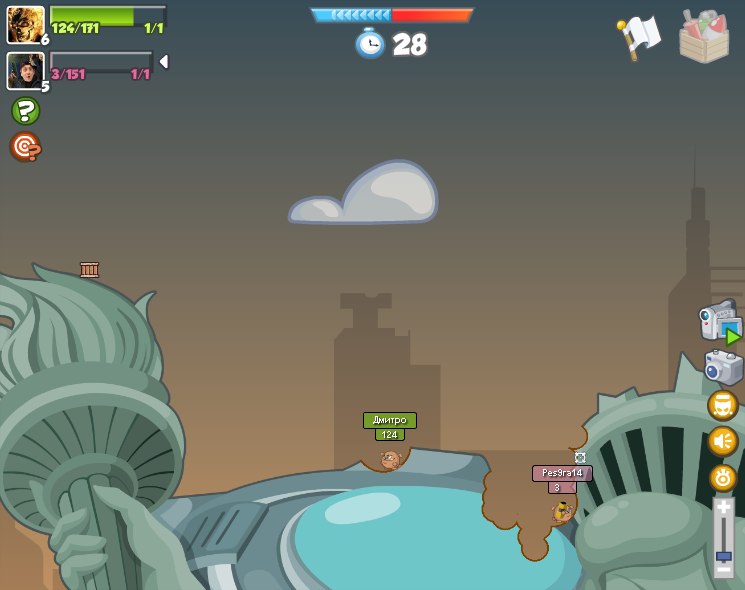Take a screenshot with the photo camera

722,367
